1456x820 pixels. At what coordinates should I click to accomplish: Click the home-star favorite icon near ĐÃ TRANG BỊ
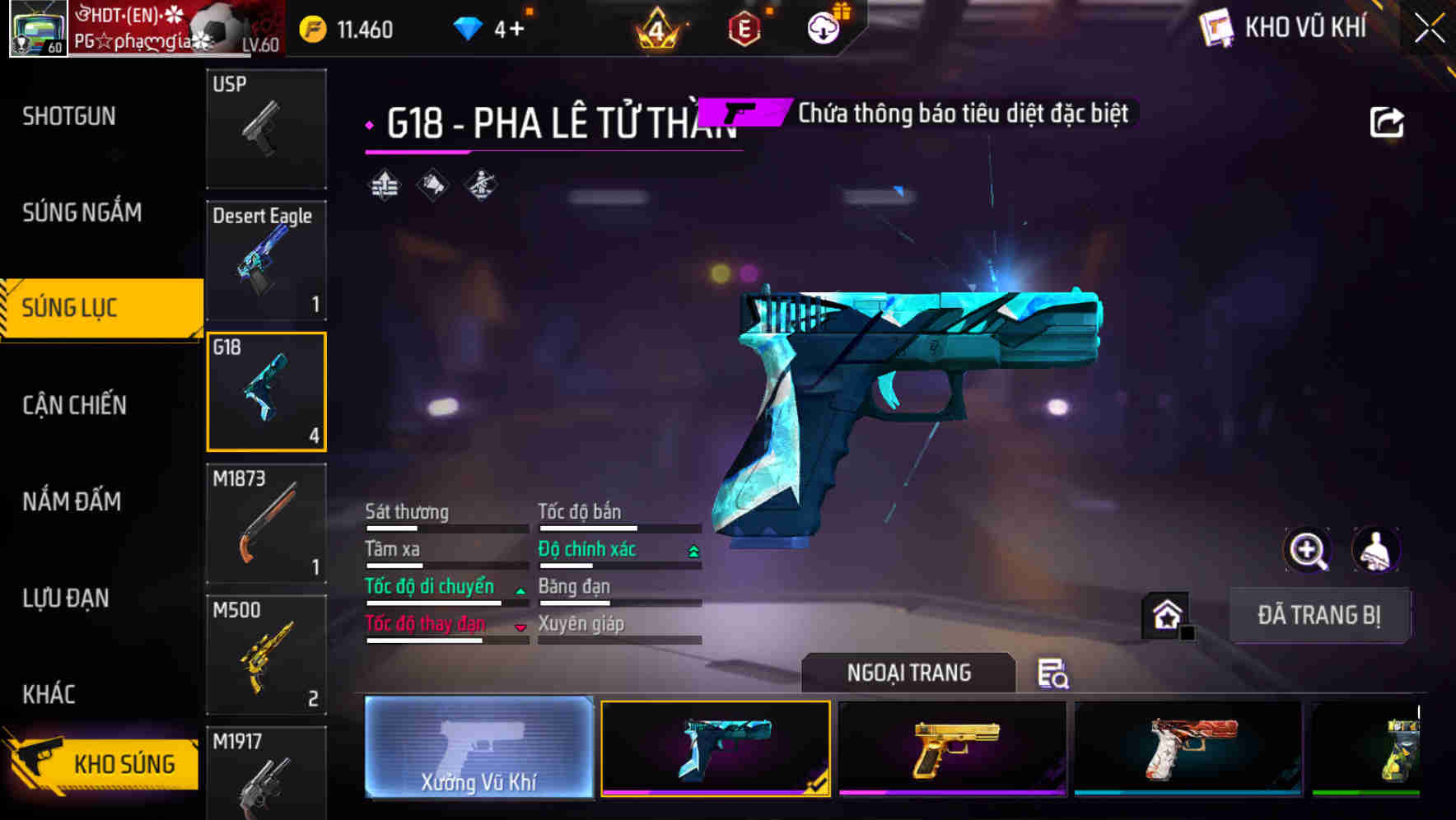(x=1166, y=615)
